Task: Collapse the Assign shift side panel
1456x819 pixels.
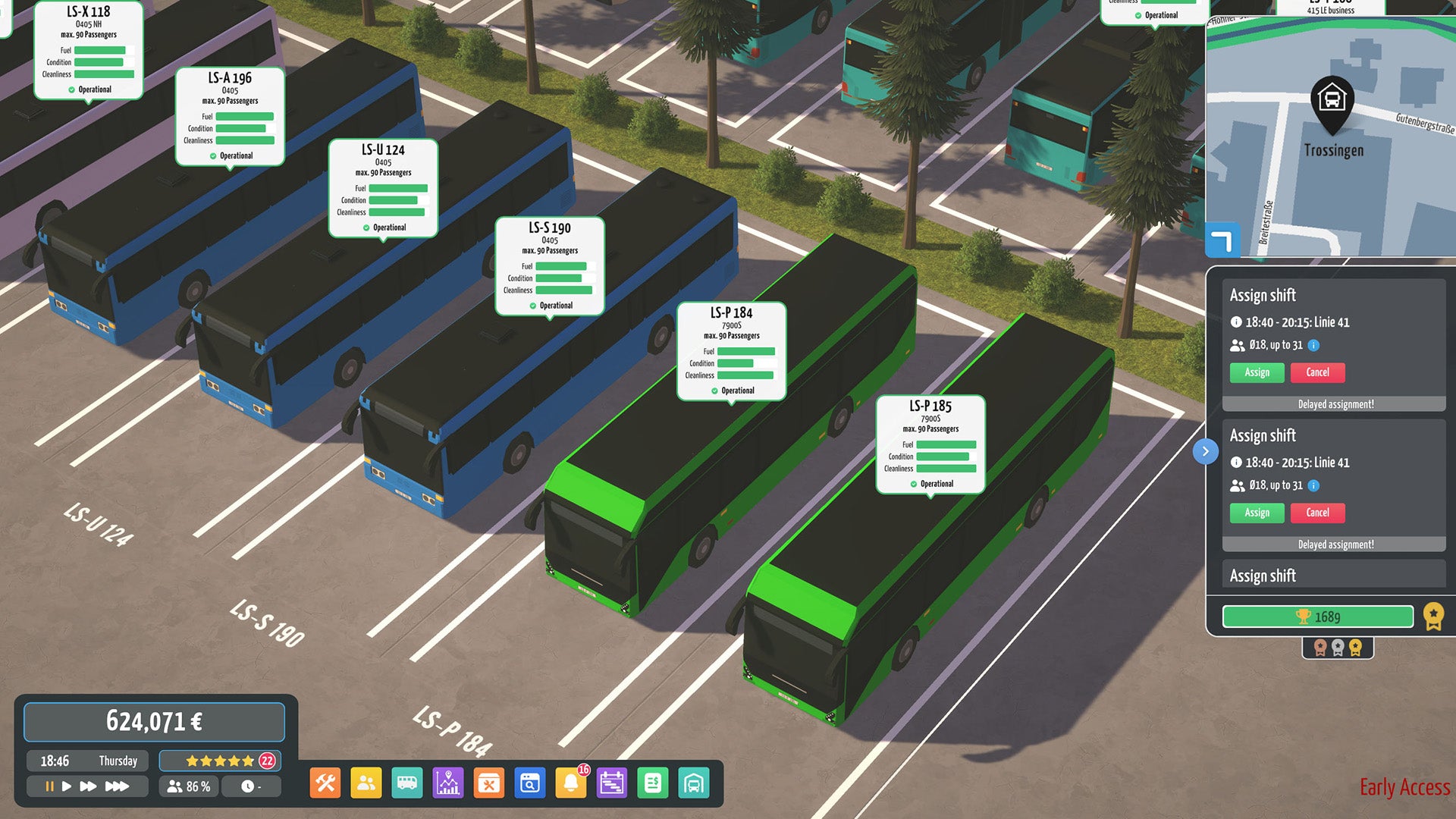Action: pos(1206,451)
